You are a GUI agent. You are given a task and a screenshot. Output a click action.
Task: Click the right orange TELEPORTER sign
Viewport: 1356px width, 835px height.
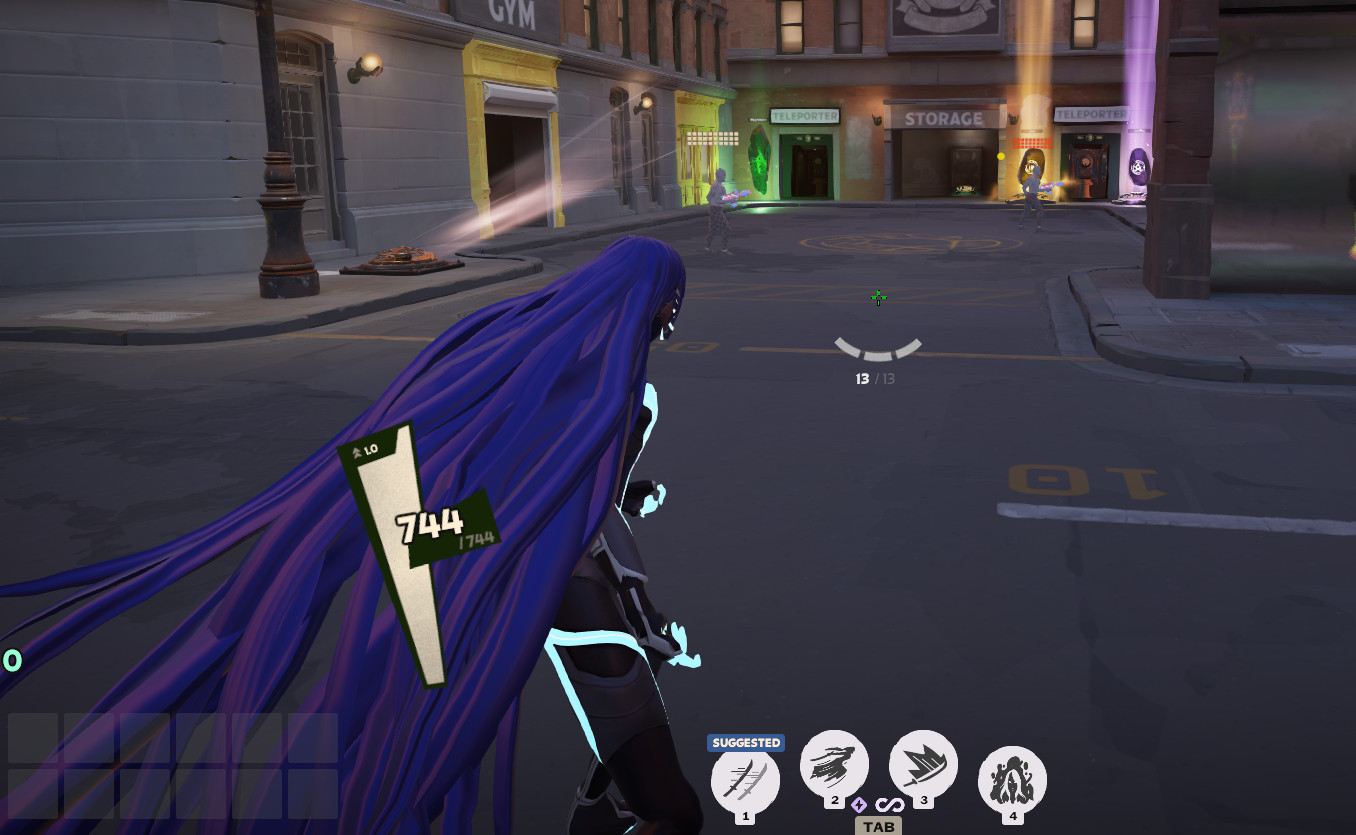tap(1090, 113)
